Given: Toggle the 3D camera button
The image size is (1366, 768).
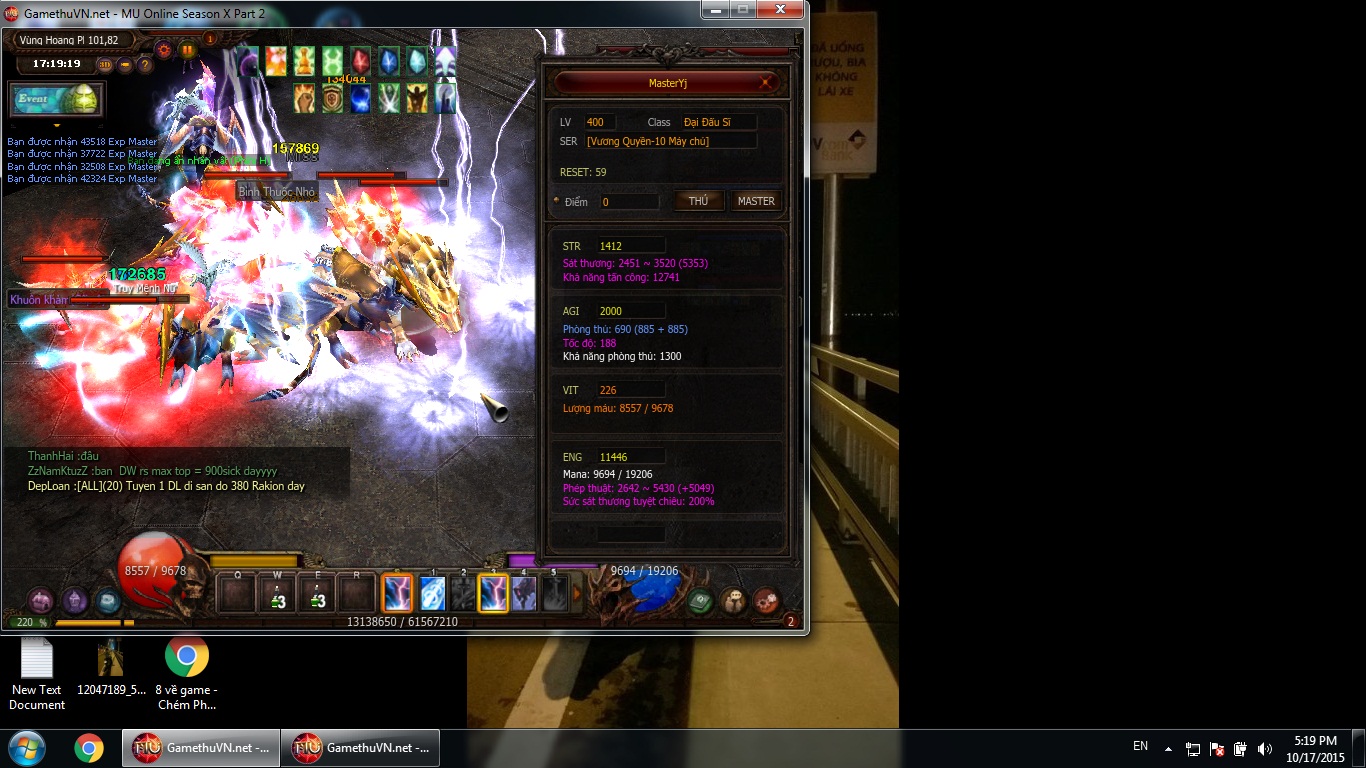Looking at the screenshot, I should pyautogui.click(x=105, y=65).
